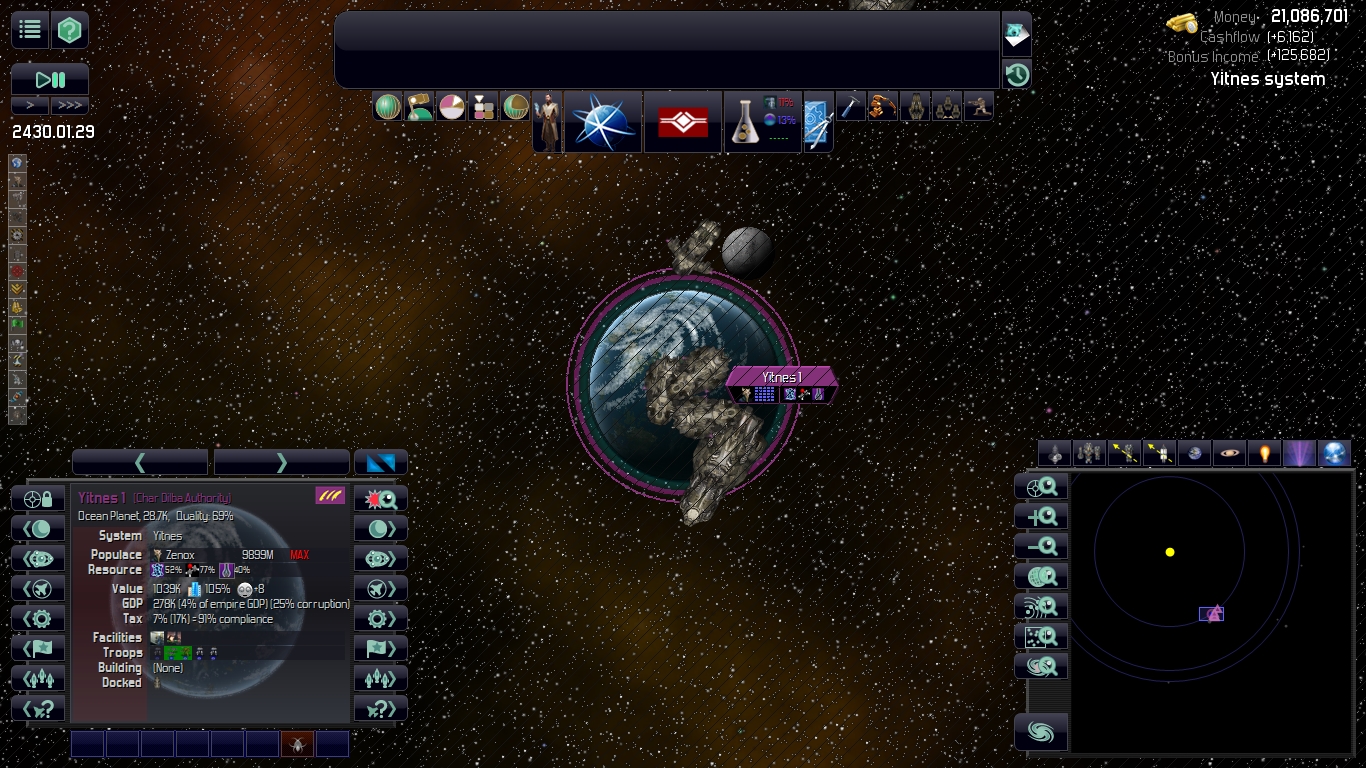Open the galaxy spiral button below the zoom controls

click(x=1041, y=732)
